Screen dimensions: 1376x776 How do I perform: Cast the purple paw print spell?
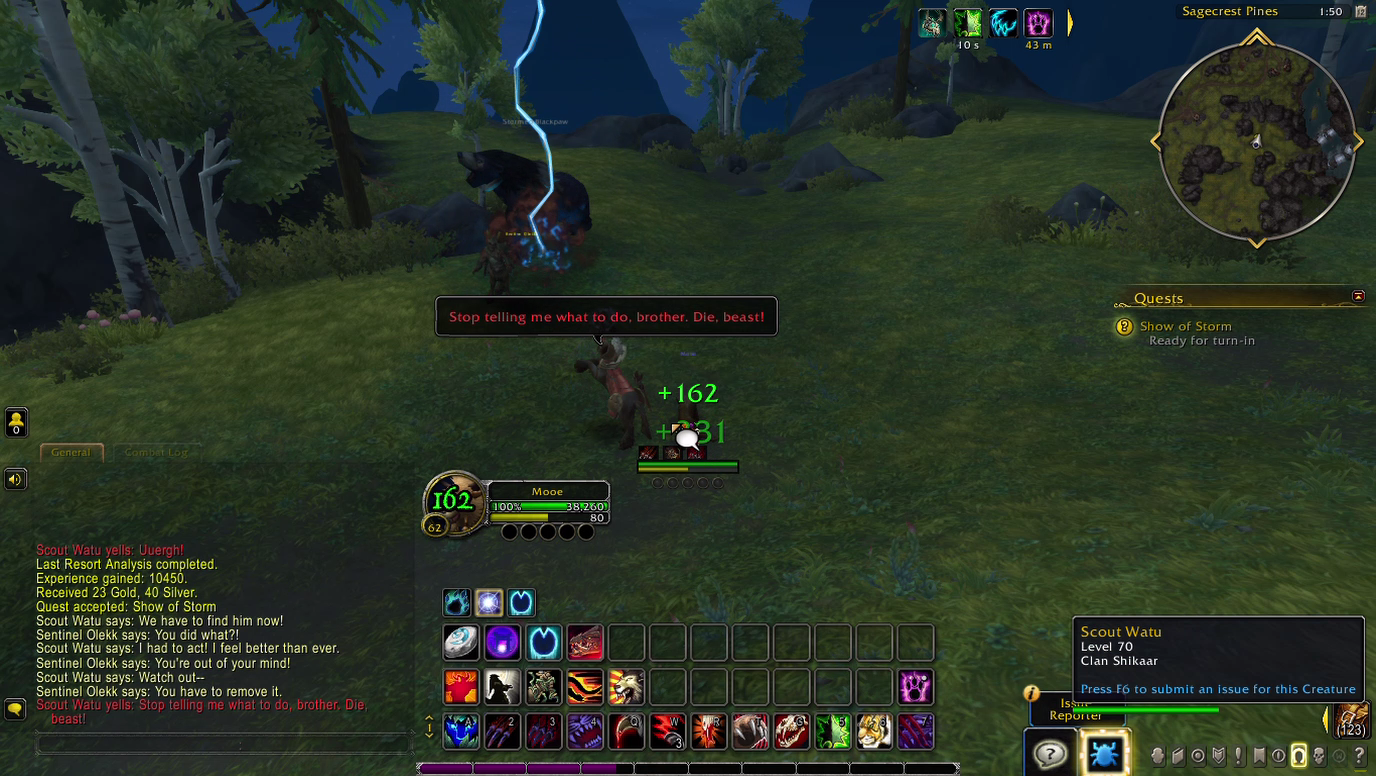pyautogui.click(x=915, y=688)
